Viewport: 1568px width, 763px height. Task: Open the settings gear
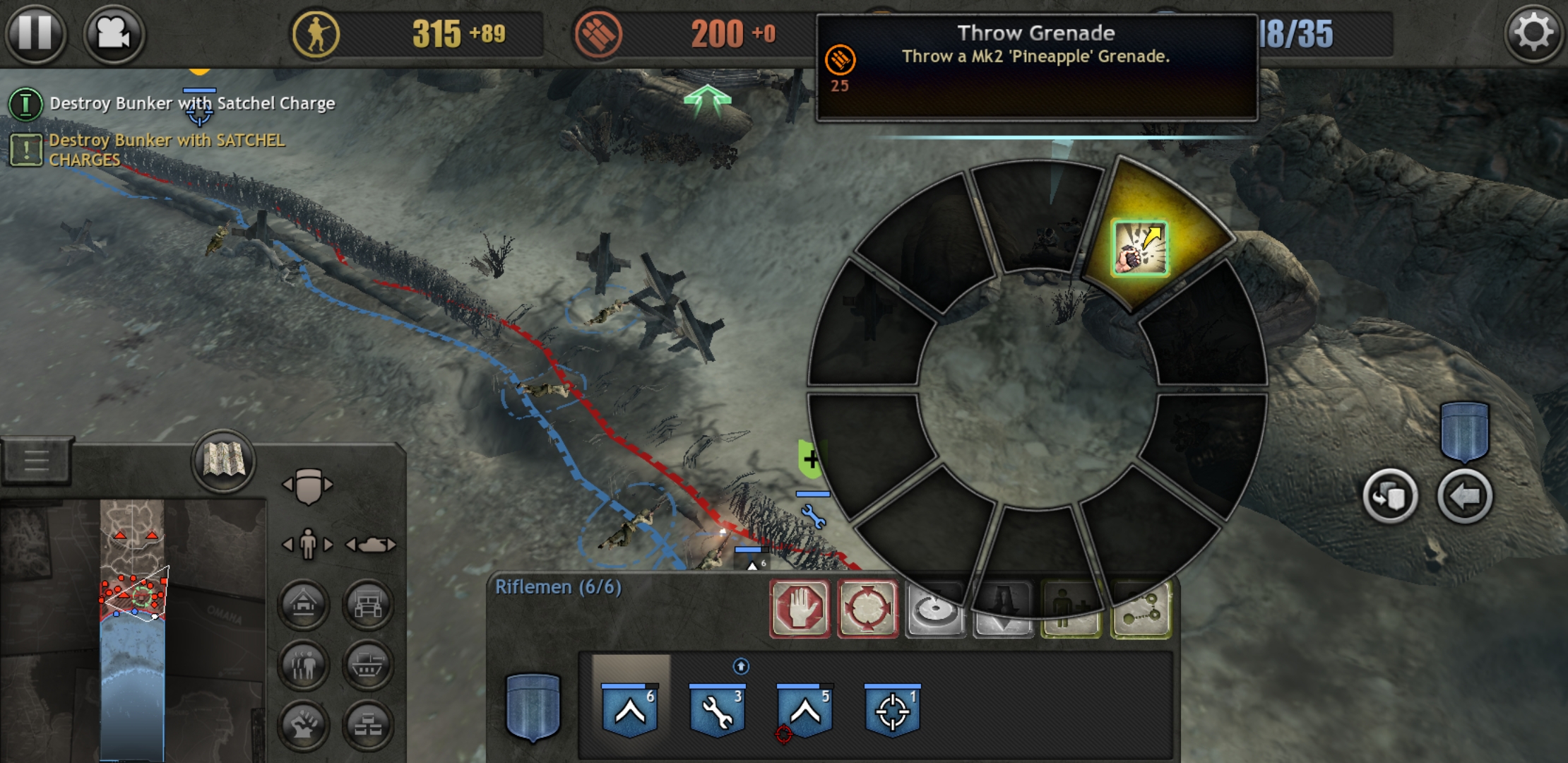pos(1533,32)
